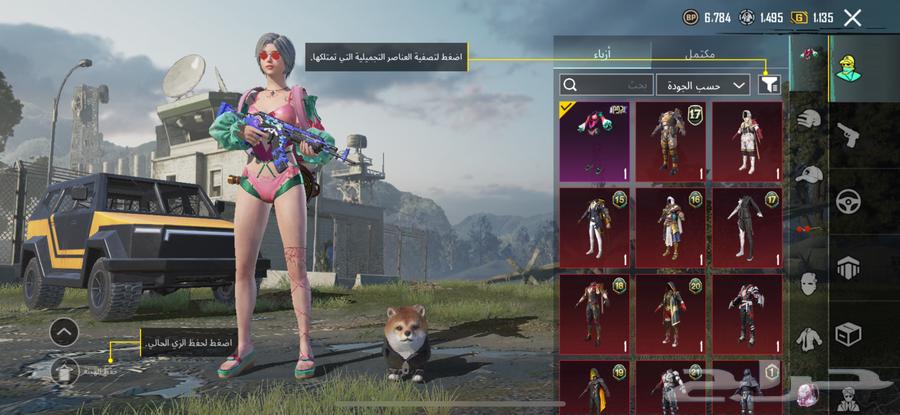Click the owned-items filter funnel icon
The height and width of the screenshot is (415, 900).
pyautogui.click(x=769, y=86)
